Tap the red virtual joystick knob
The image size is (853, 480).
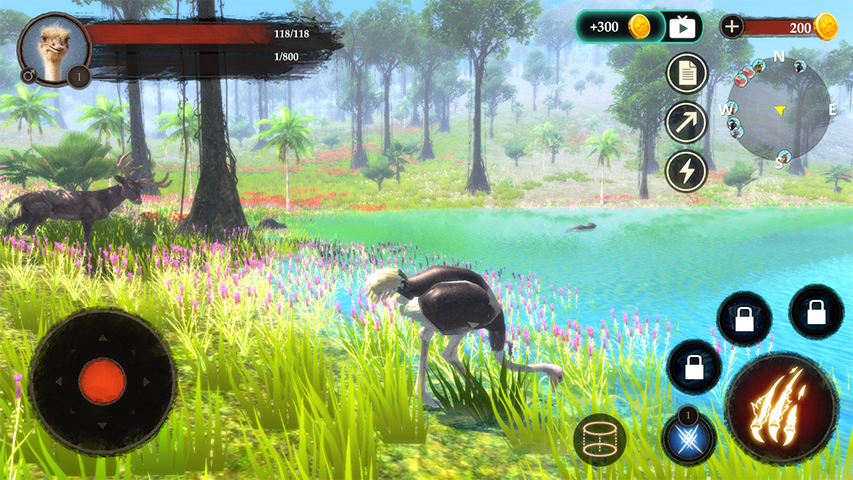(102, 381)
